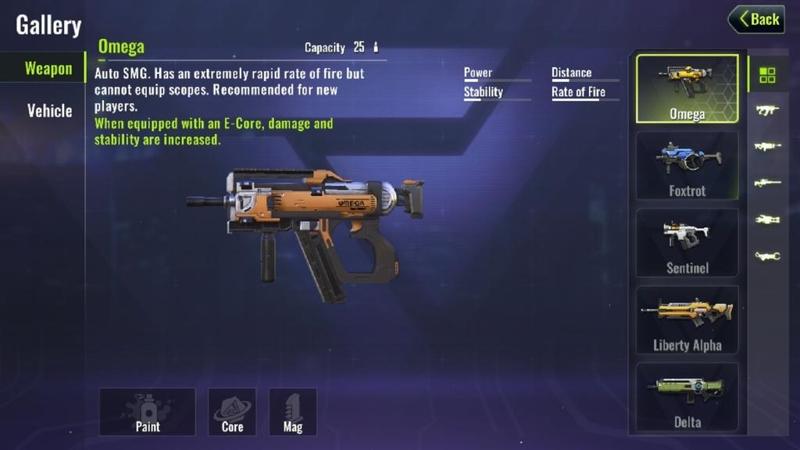
Task: Open the Mag attachment option
Action: point(293,411)
